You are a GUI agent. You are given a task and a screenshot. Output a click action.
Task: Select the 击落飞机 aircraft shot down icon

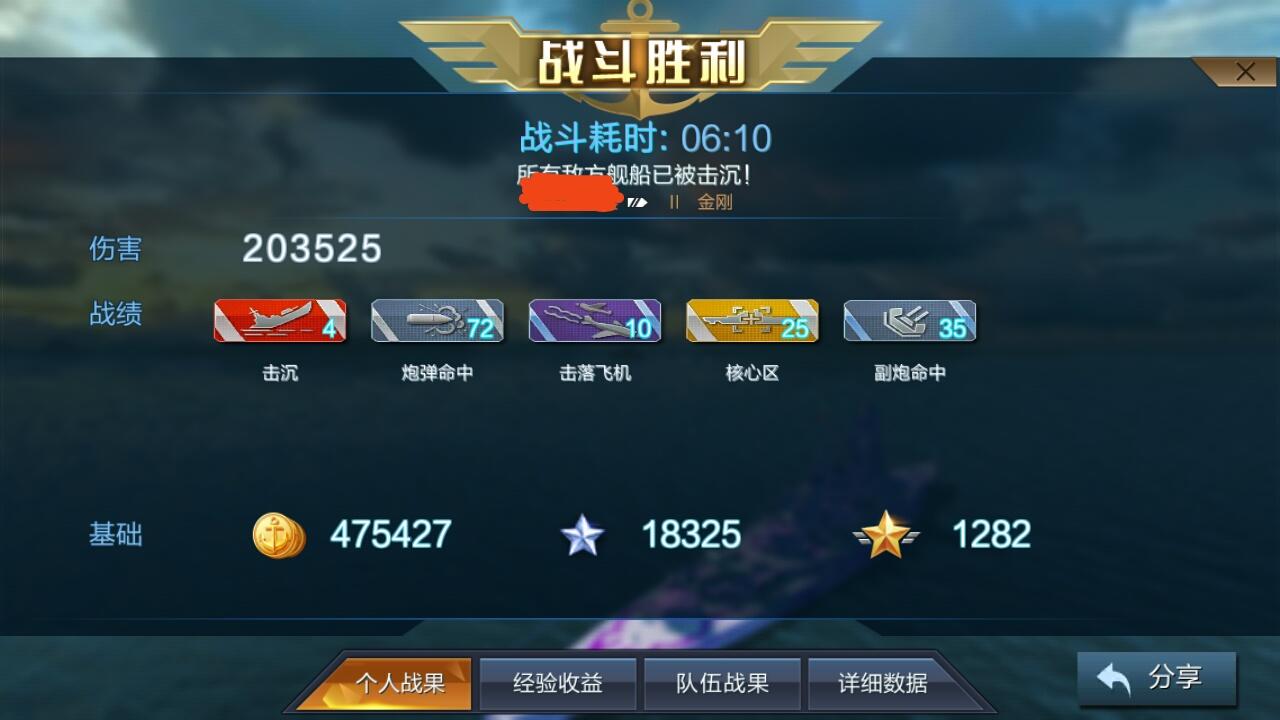pos(594,320)
